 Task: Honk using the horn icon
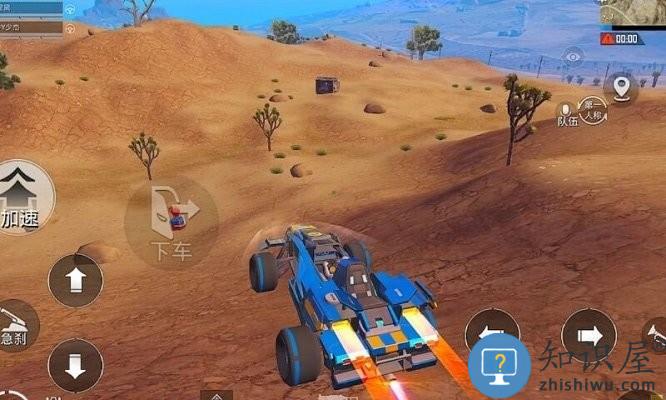click(x=655, y=336)
